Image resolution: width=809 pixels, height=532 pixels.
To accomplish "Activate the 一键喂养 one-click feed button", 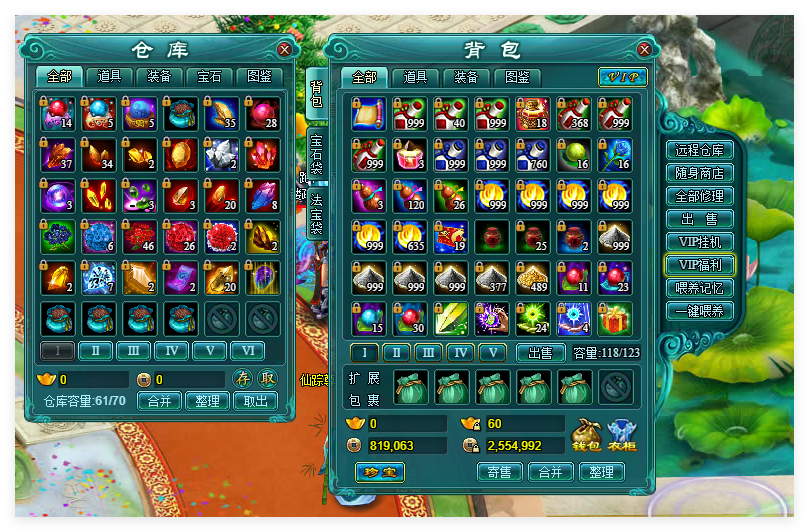I will click(x=700, y=311).
